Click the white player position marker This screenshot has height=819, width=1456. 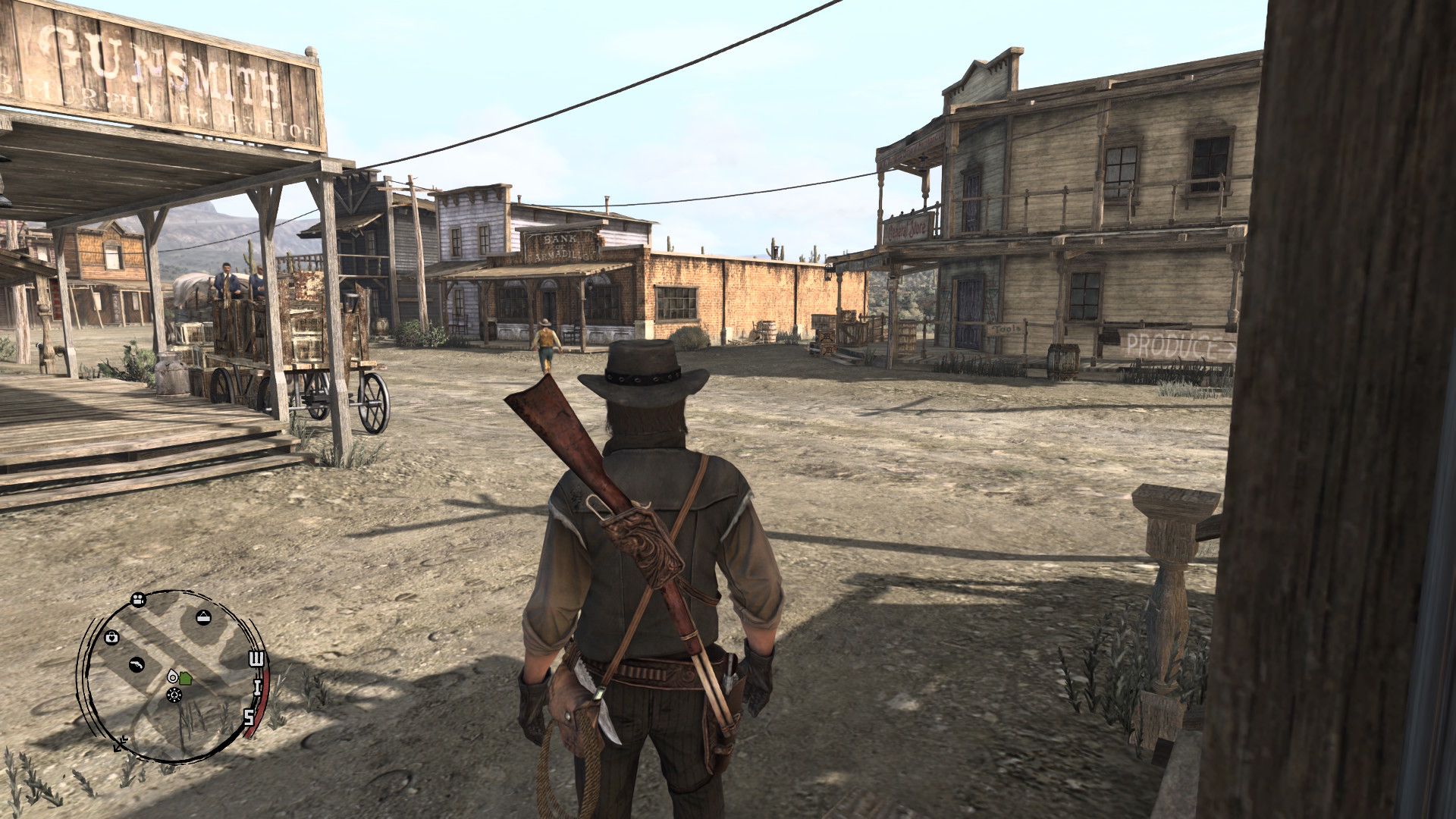pyautogui.click(x=174, y=676)
